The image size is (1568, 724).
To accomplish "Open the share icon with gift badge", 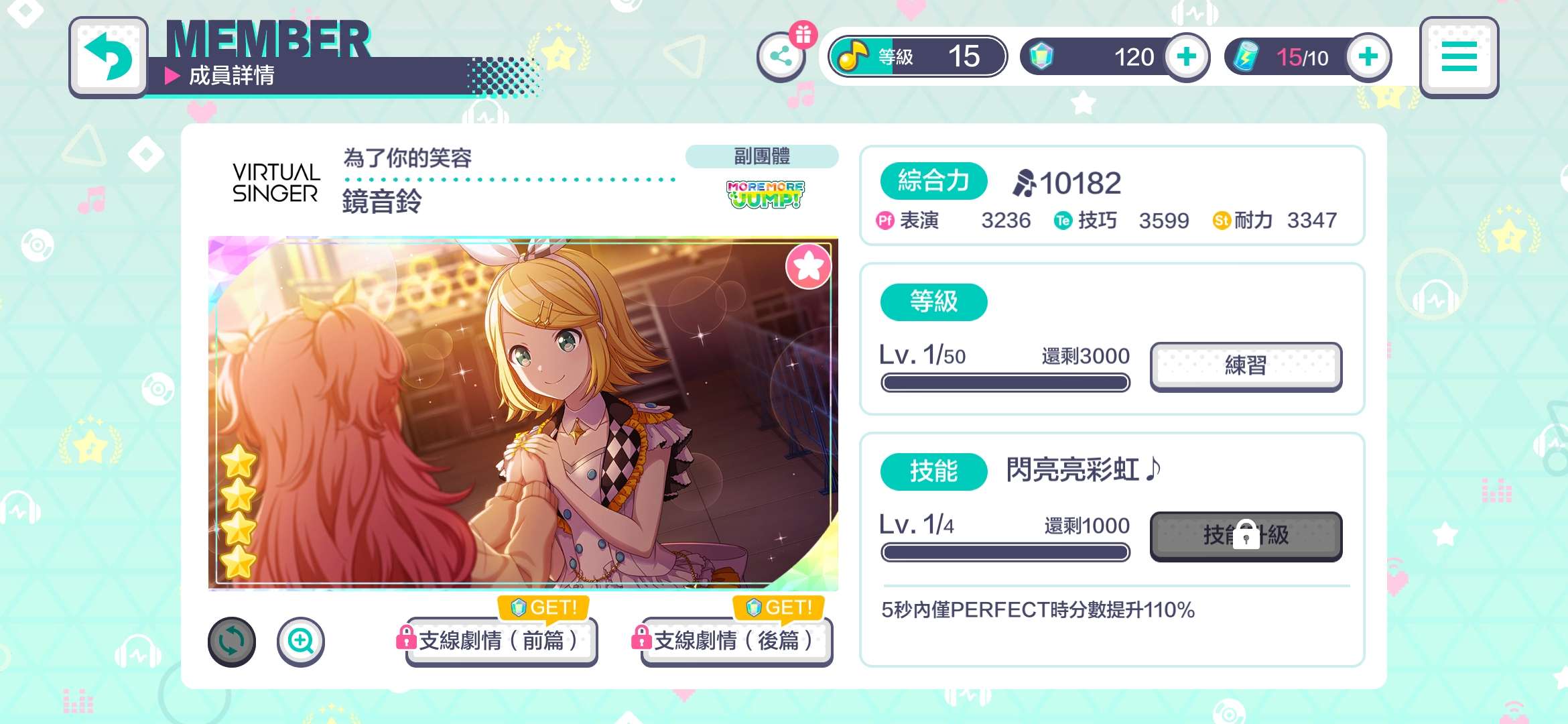I will tap(781, 56).
